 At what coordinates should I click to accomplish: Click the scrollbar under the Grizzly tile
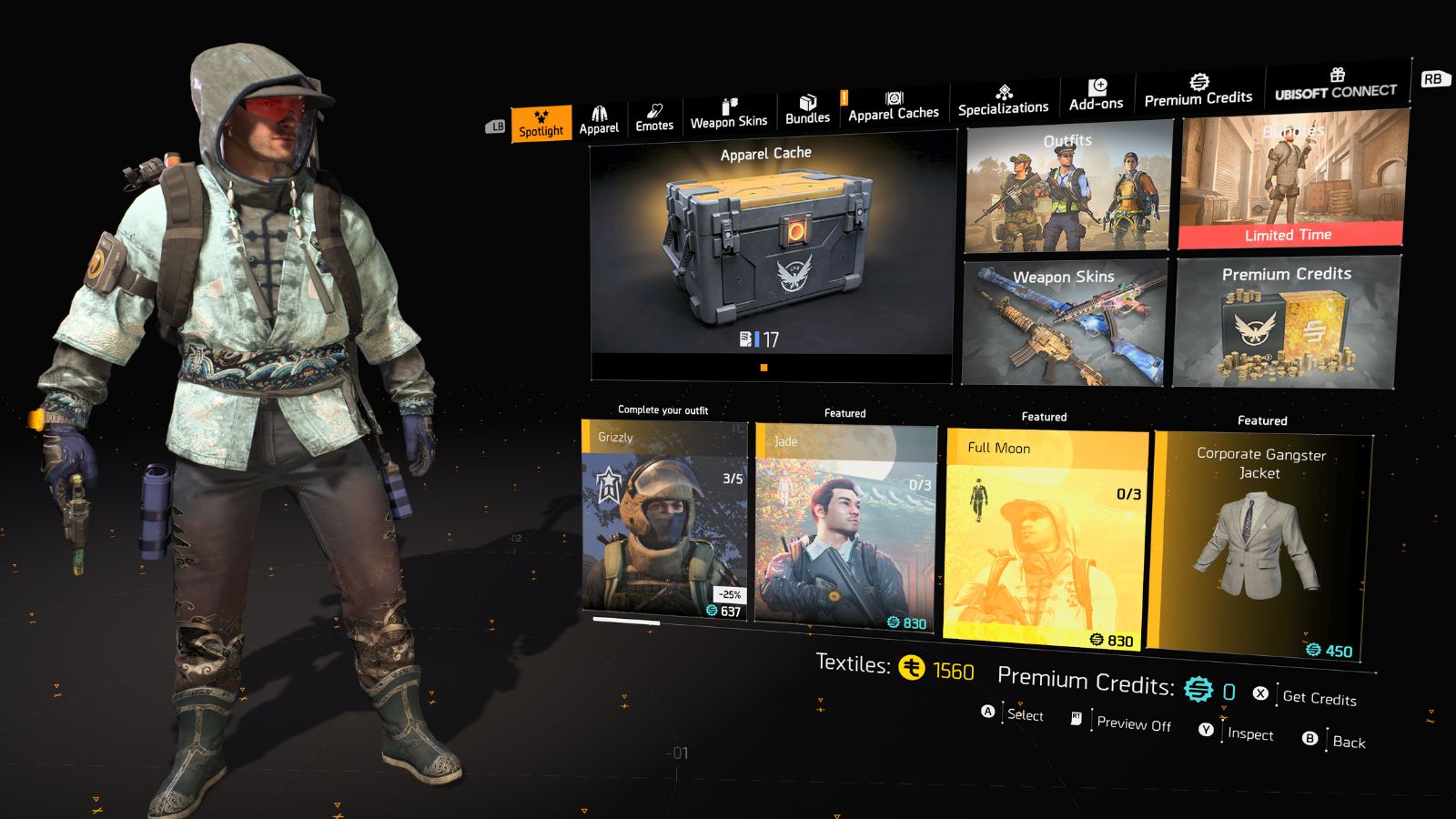tap(628, 620)
